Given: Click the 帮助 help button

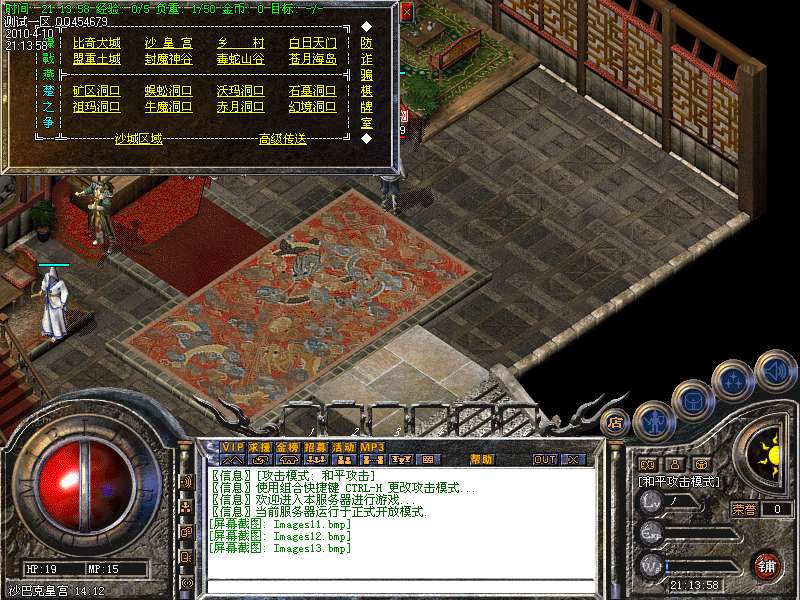Looking at the screenshot, I should tap(481, 459).
